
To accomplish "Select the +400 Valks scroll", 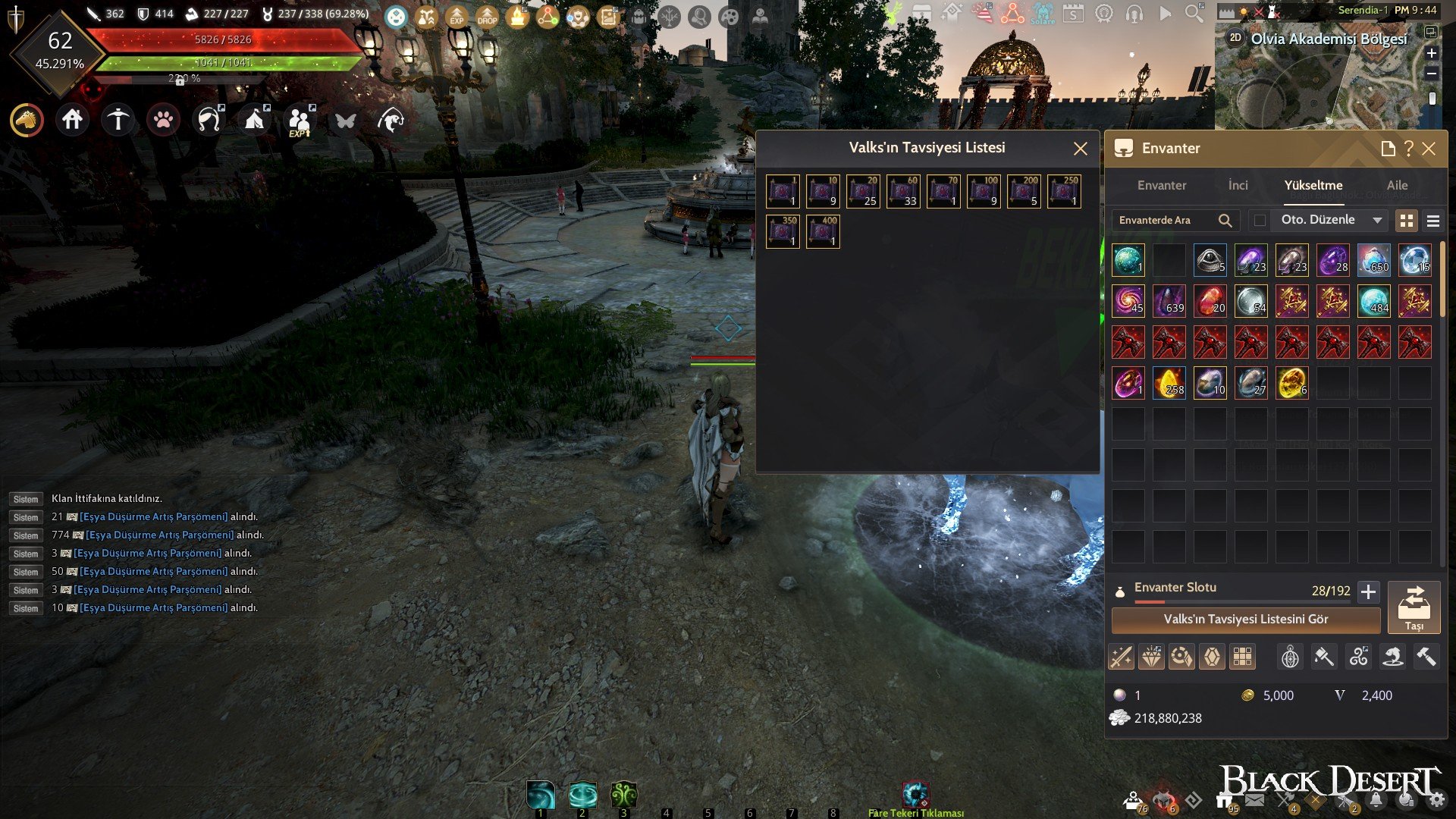I will [x=823, y=231].
